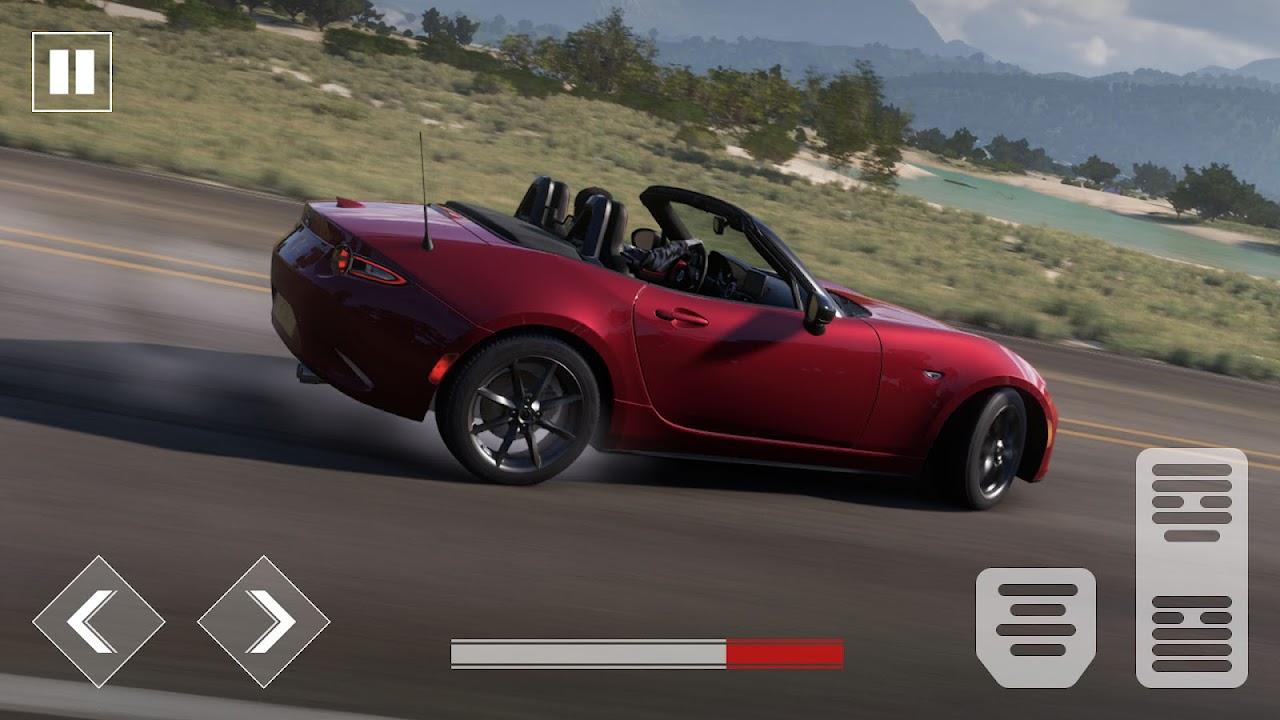Steer left with the left arrow button
The image size is (1280, 720).
pyautogui.click(x=98, y=621)
